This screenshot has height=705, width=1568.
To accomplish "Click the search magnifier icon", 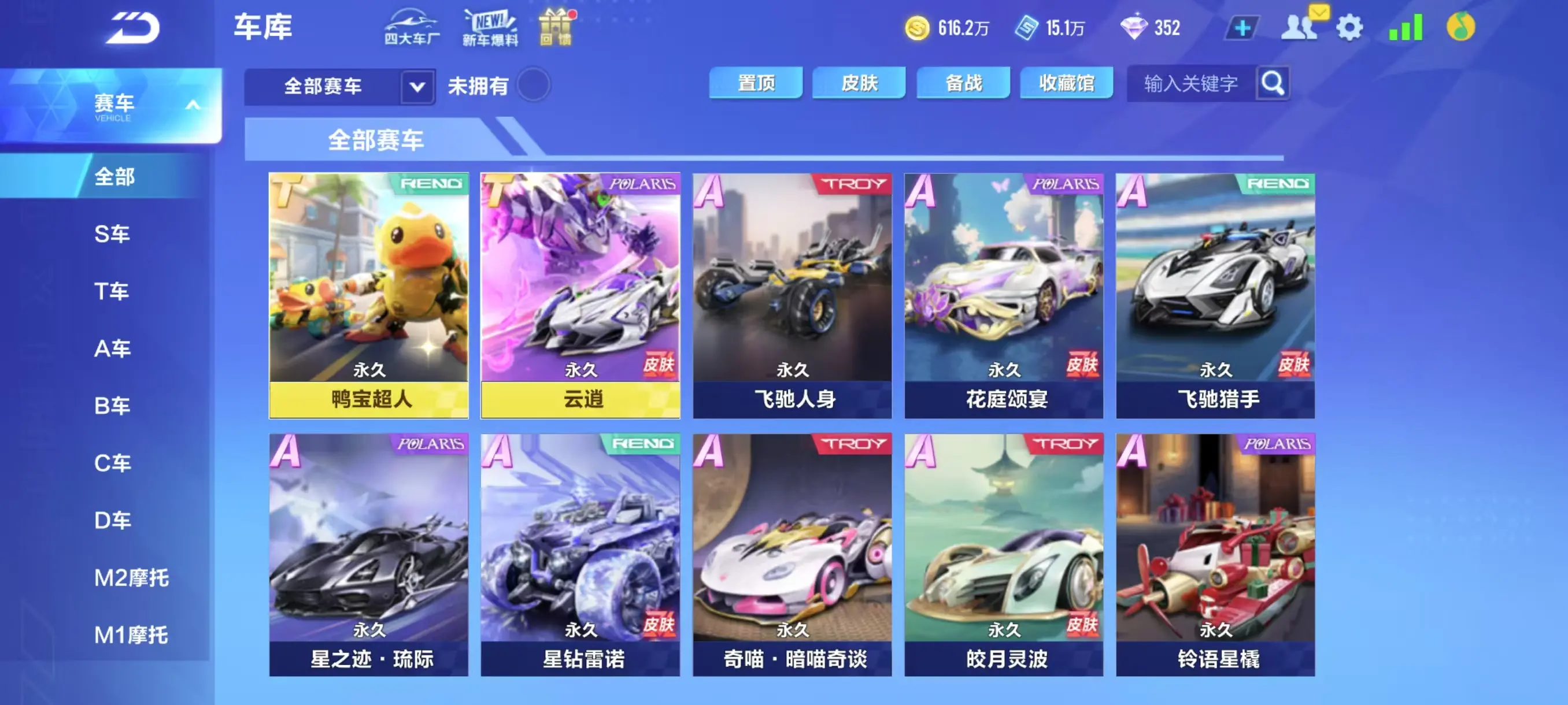I will click(1273, 83).
